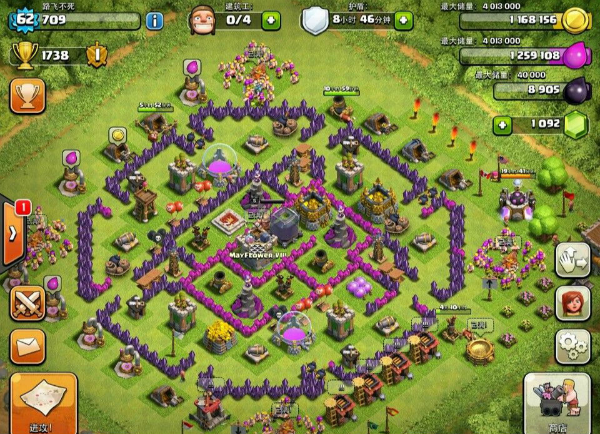
Task: Open the gear settings menu
Action: 573,346
